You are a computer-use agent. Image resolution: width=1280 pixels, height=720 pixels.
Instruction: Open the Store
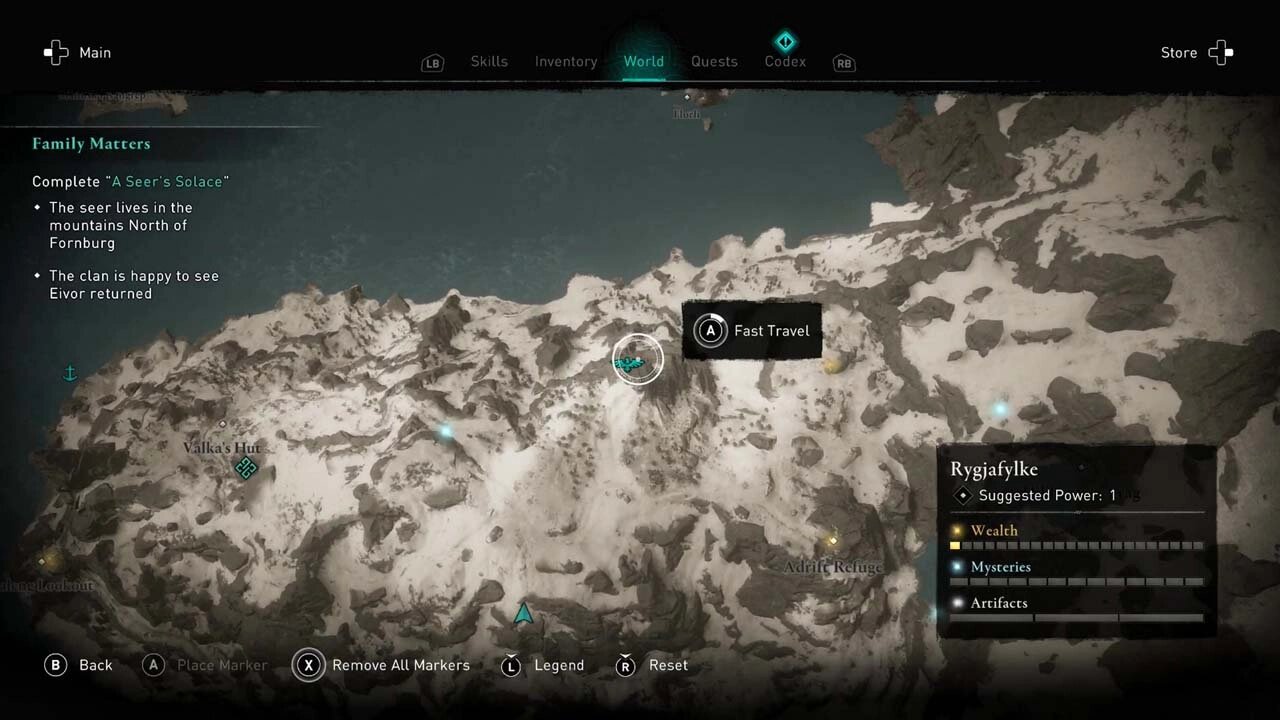coord(1197,53)
